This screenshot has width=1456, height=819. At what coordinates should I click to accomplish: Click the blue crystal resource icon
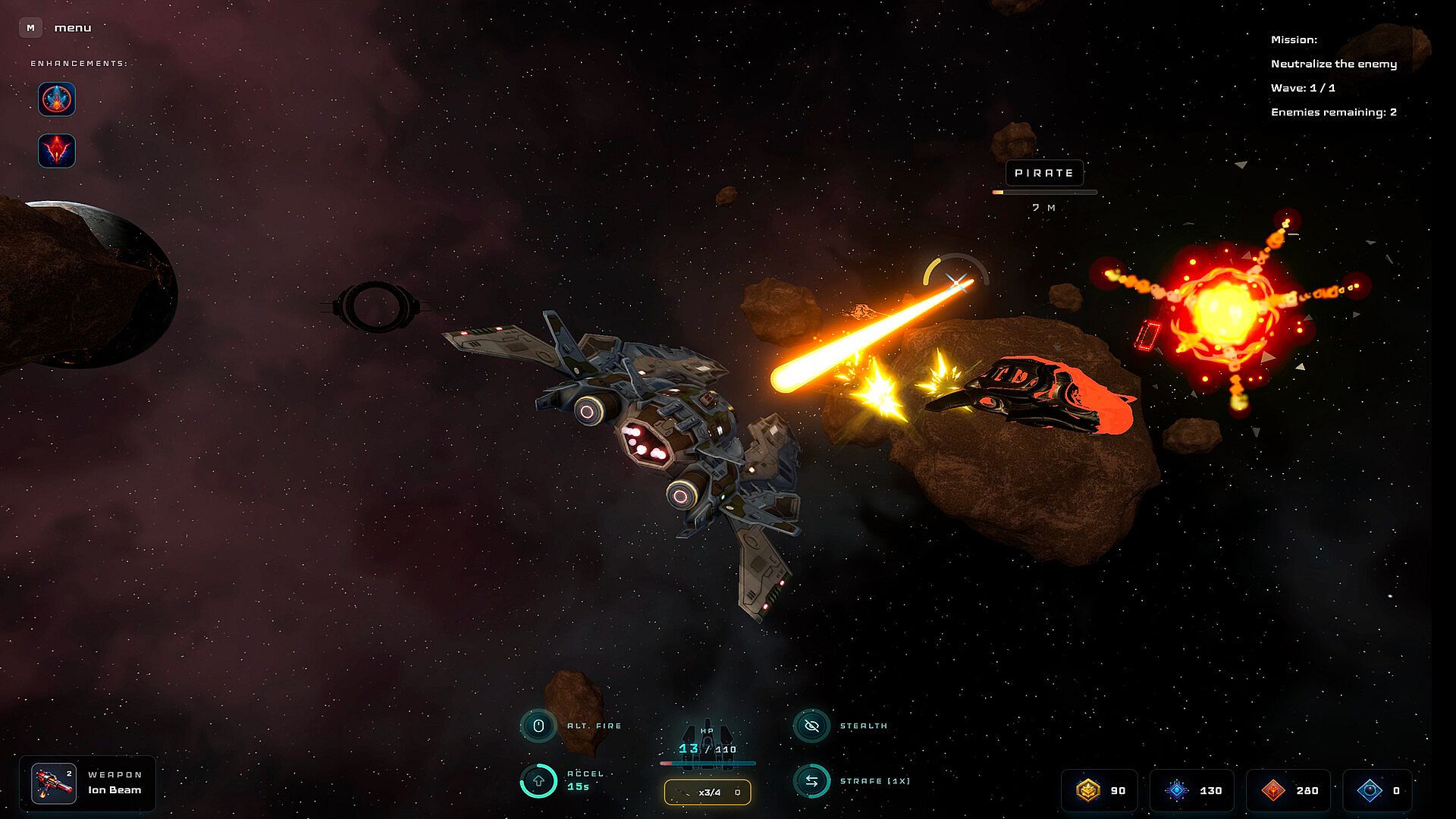coord(1176,790)
